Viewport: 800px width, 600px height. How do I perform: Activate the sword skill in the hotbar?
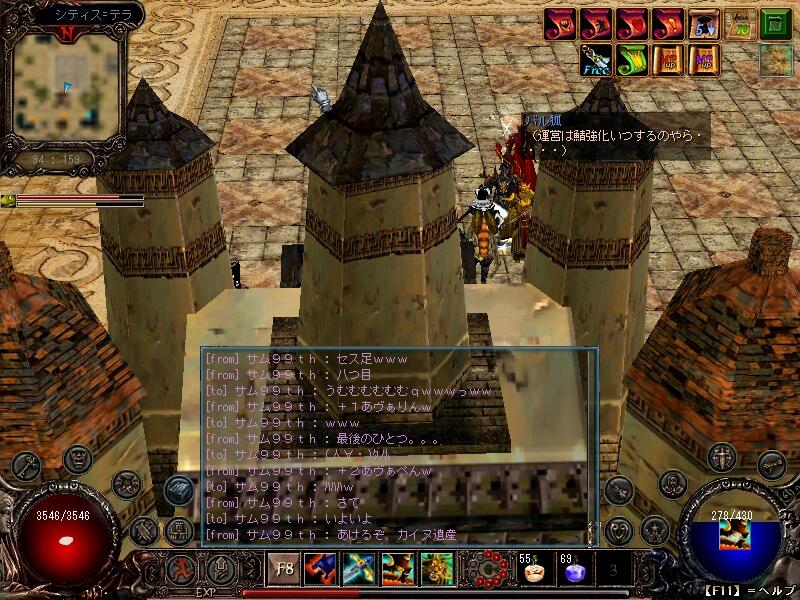pos(358,569)
